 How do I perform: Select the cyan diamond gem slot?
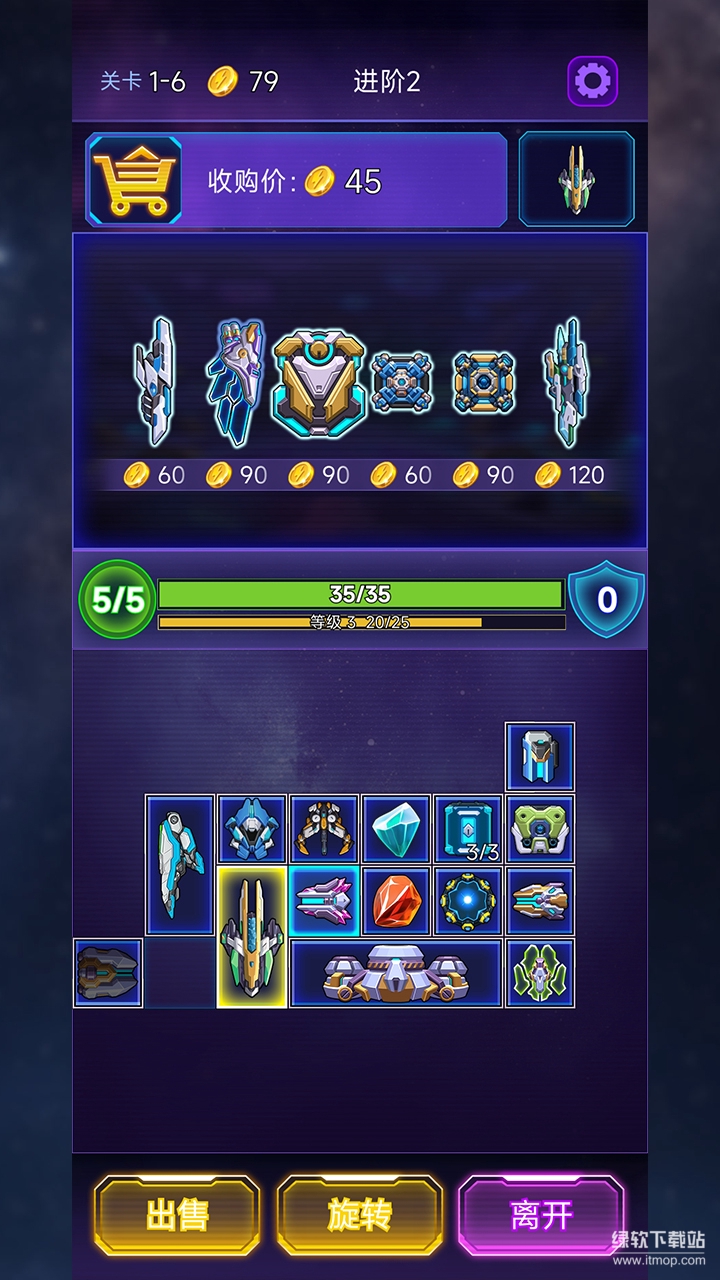396,829
